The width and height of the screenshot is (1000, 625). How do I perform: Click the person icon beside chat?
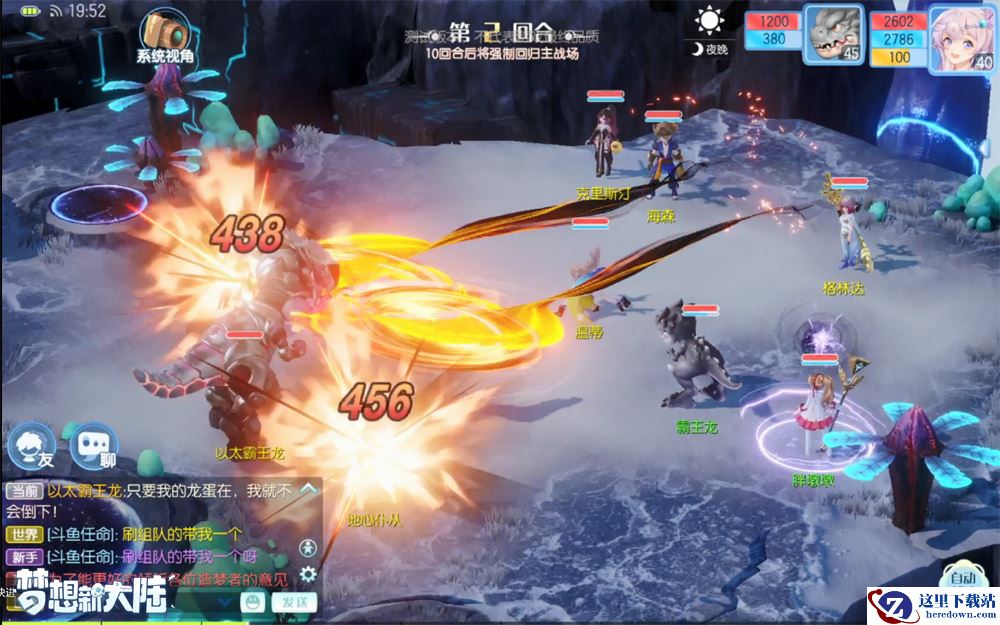click(x=309, y=547)
